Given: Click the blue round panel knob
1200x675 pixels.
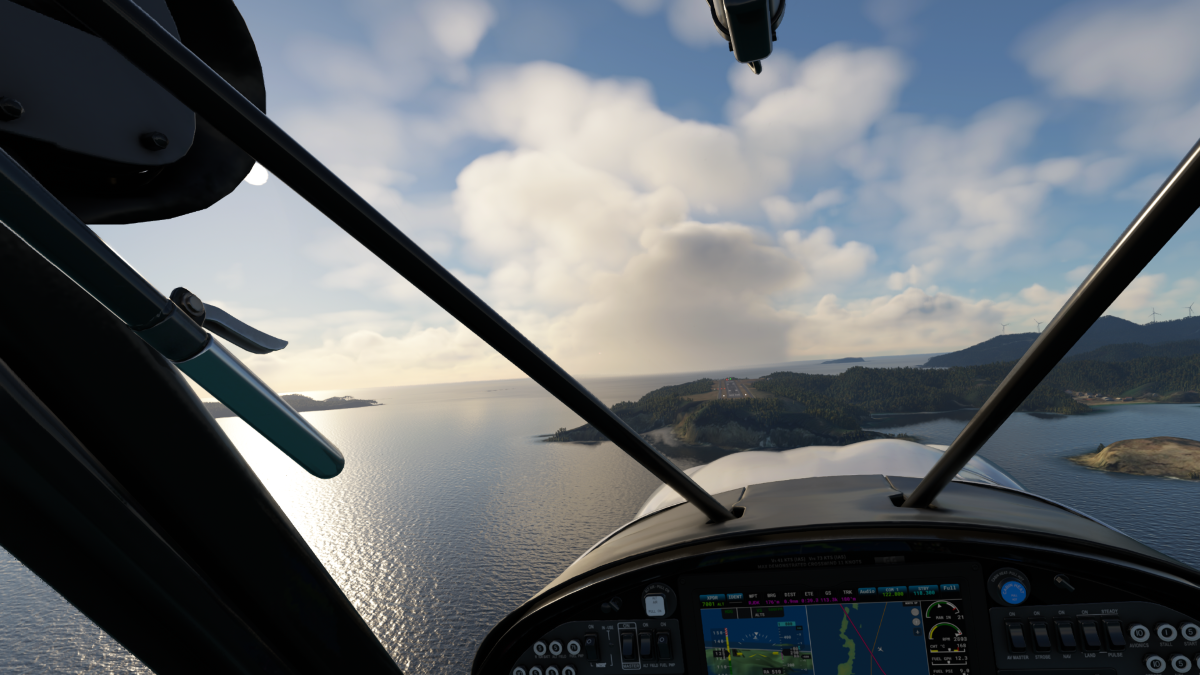Looking at the screenshot, I should point(1012,590).
